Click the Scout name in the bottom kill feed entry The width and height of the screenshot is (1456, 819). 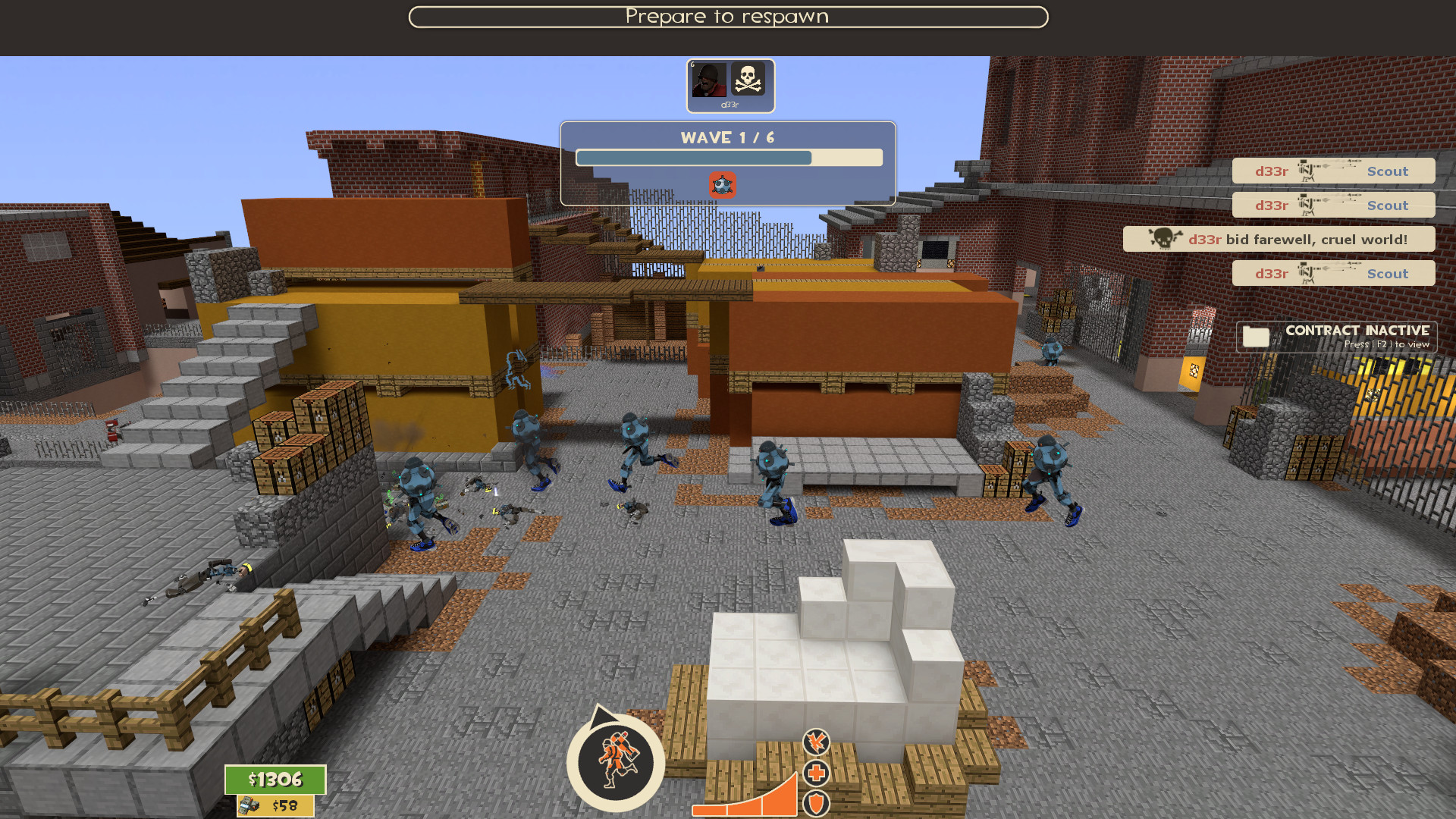click(x=1387, y=273)
